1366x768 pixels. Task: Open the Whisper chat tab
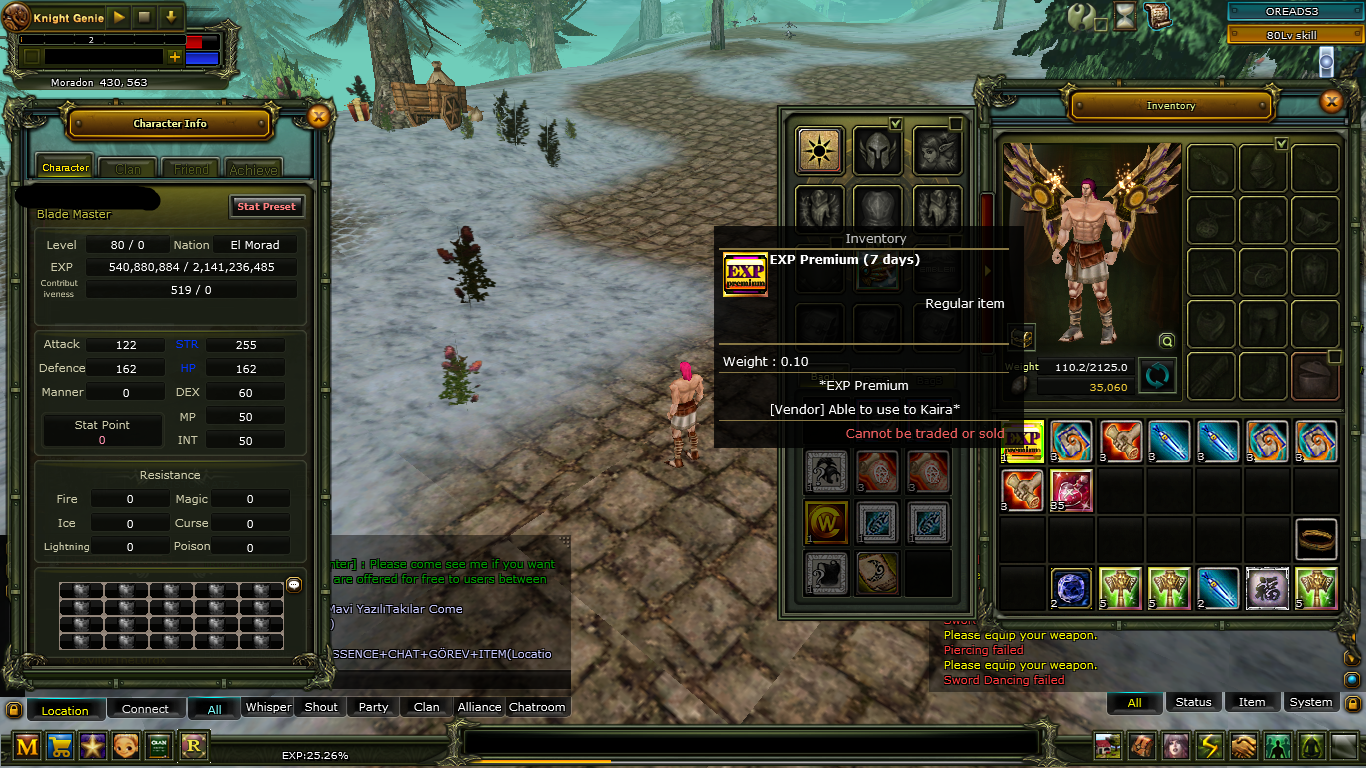[x=267, y=707]
